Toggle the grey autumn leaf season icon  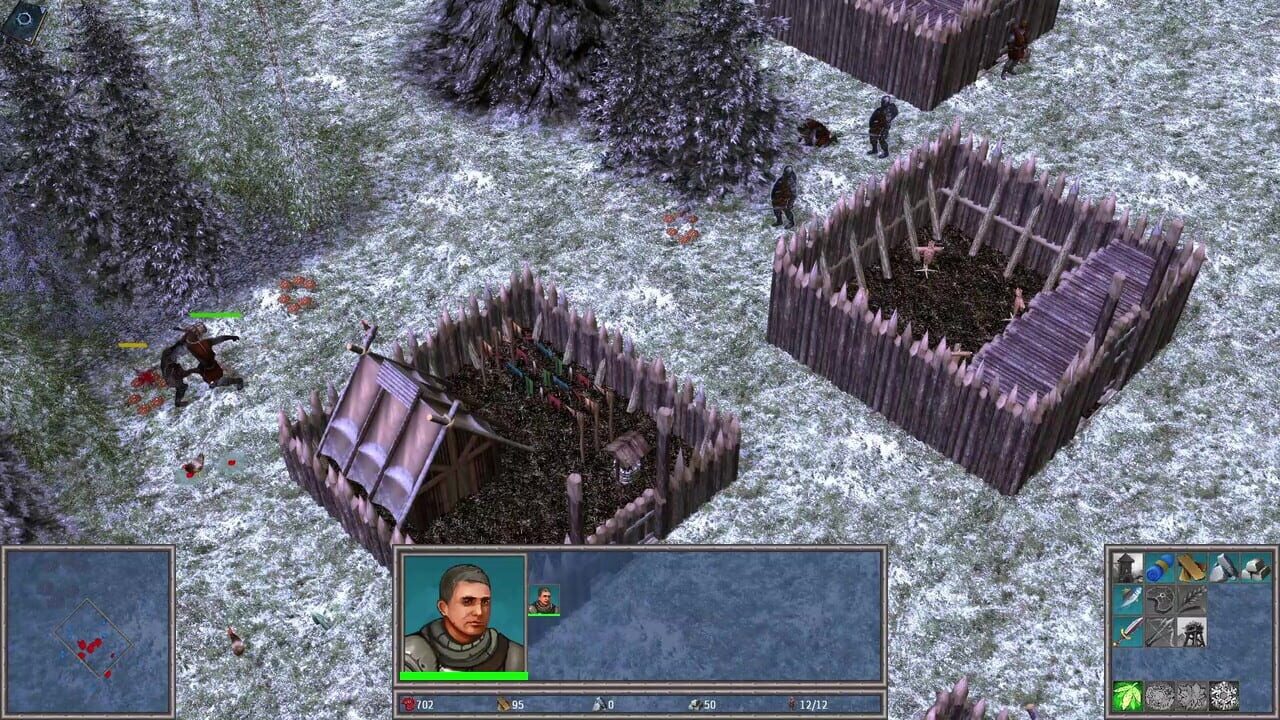(x=1191, y=693)
